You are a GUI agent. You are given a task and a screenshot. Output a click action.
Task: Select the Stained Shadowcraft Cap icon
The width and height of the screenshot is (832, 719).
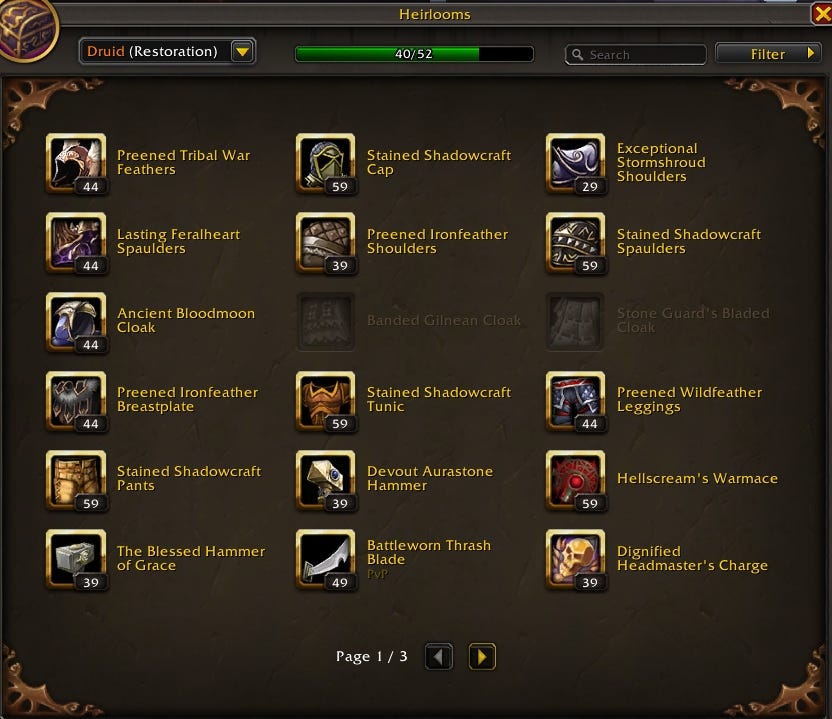pos(326,163)
